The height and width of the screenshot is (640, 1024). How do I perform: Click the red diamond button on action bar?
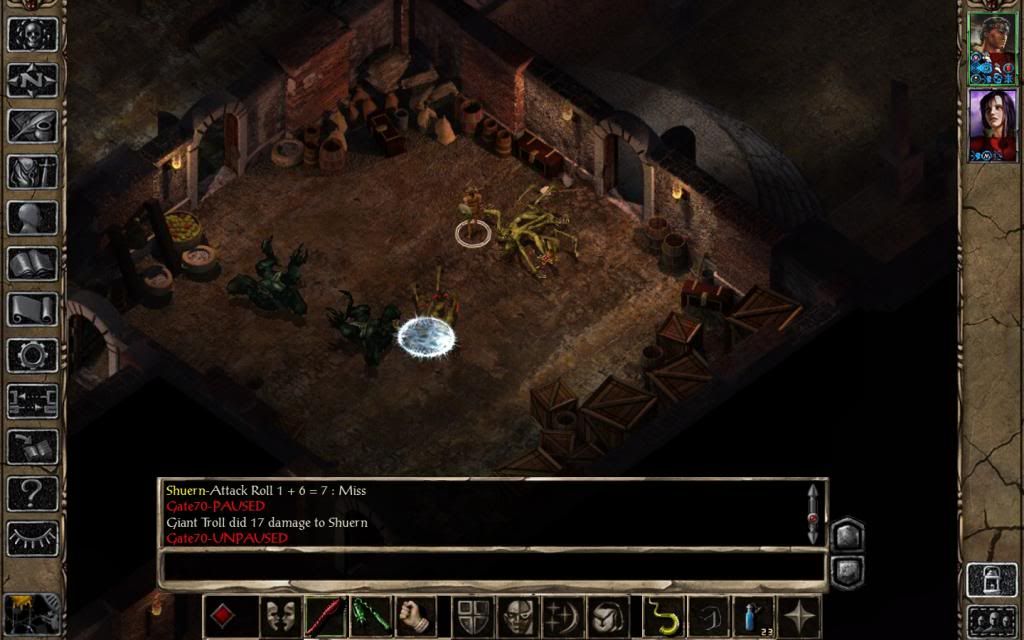[223, 616]
